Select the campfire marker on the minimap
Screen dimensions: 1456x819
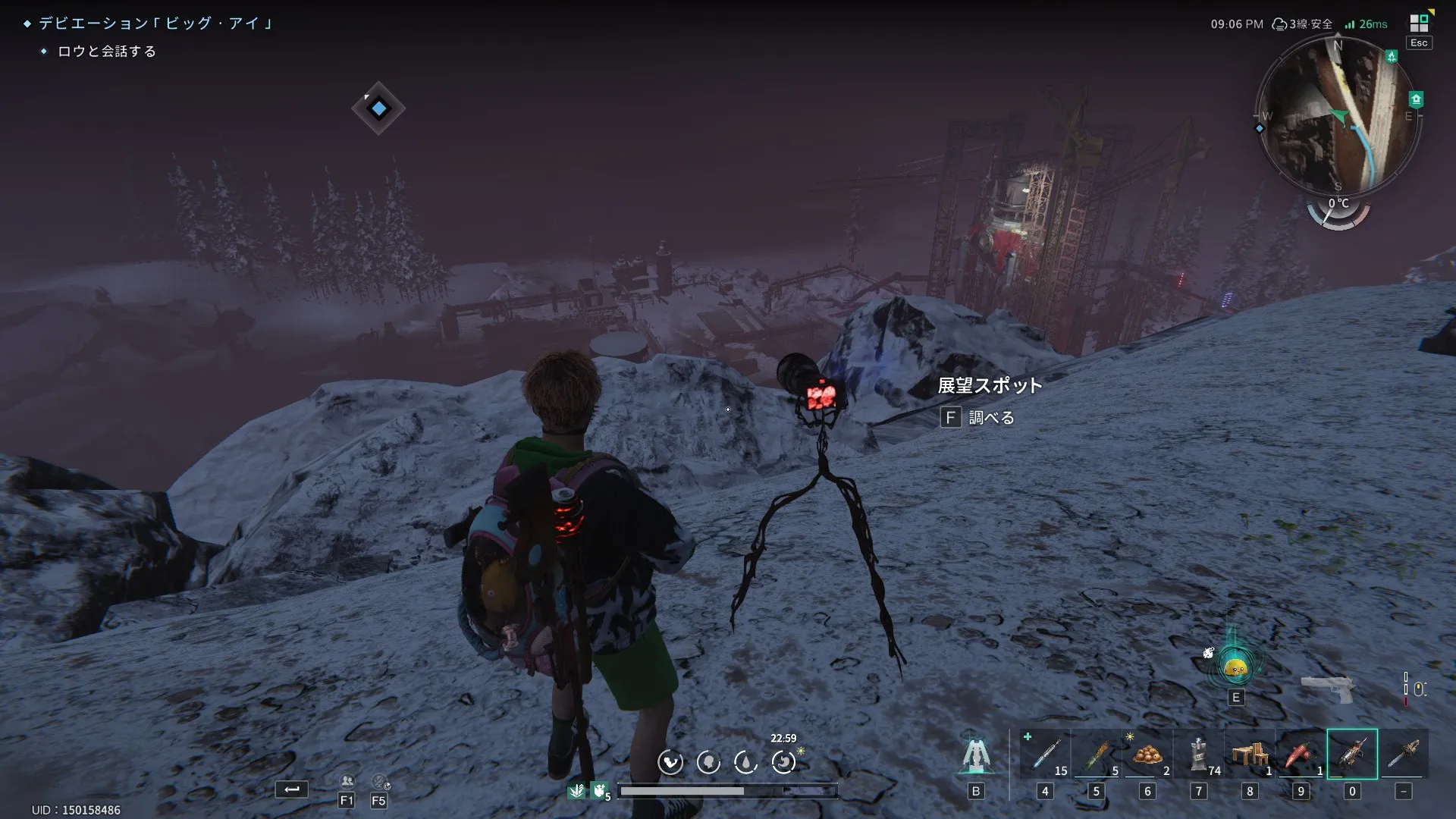pos(1391,56)
